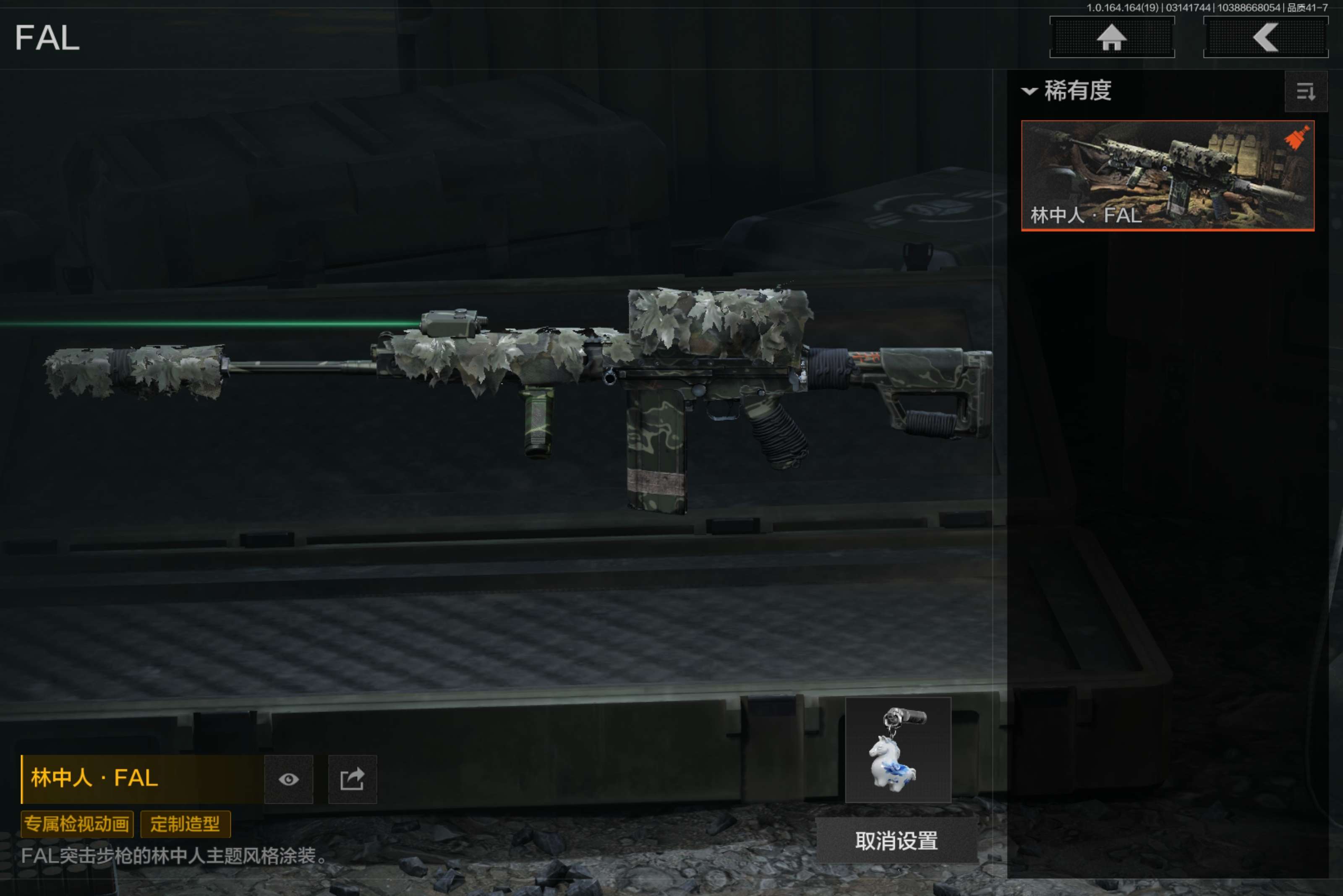Open the horse charm pendant slot

coord(898,750)
